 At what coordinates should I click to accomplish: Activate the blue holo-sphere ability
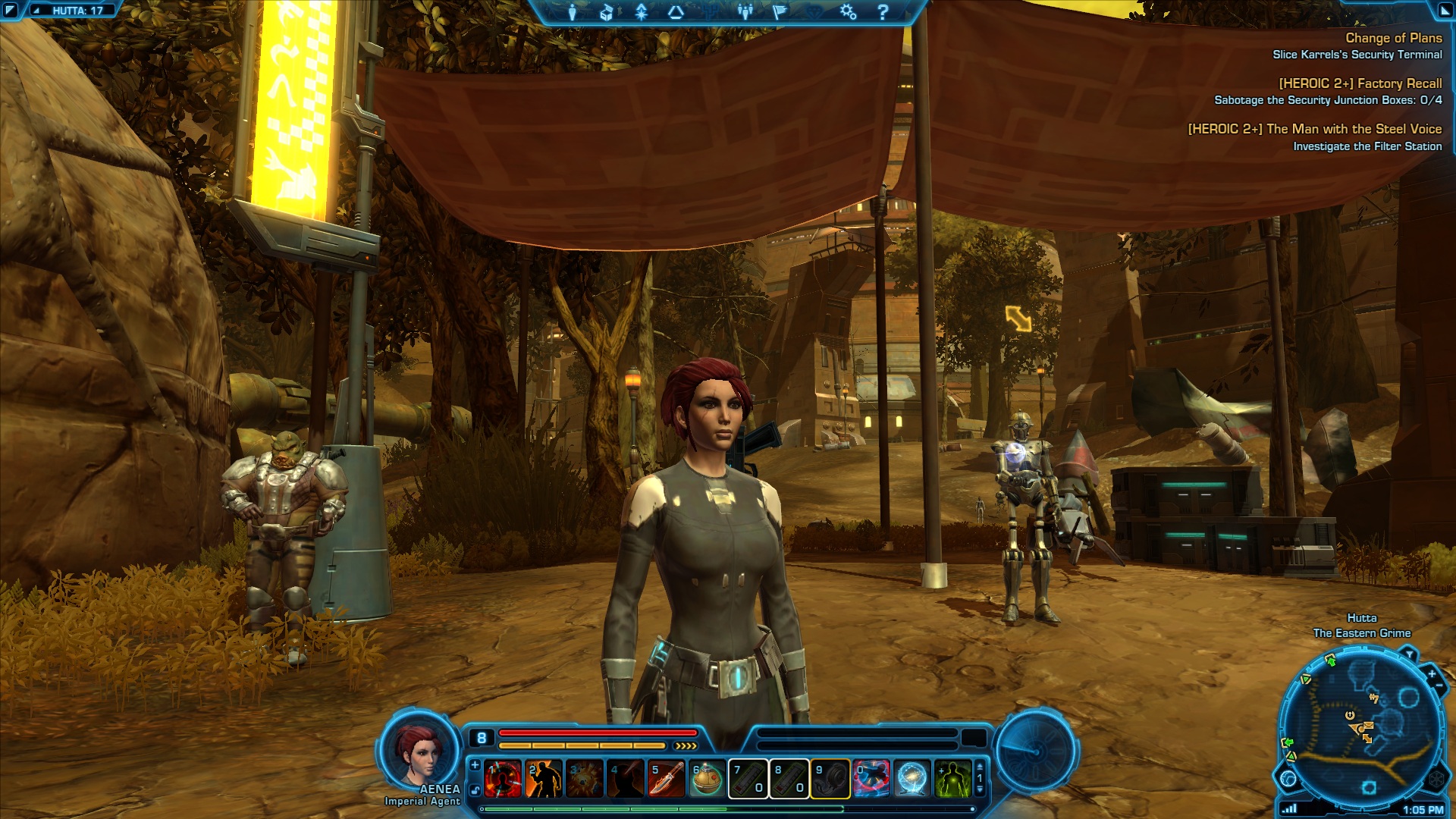(912, 779)
